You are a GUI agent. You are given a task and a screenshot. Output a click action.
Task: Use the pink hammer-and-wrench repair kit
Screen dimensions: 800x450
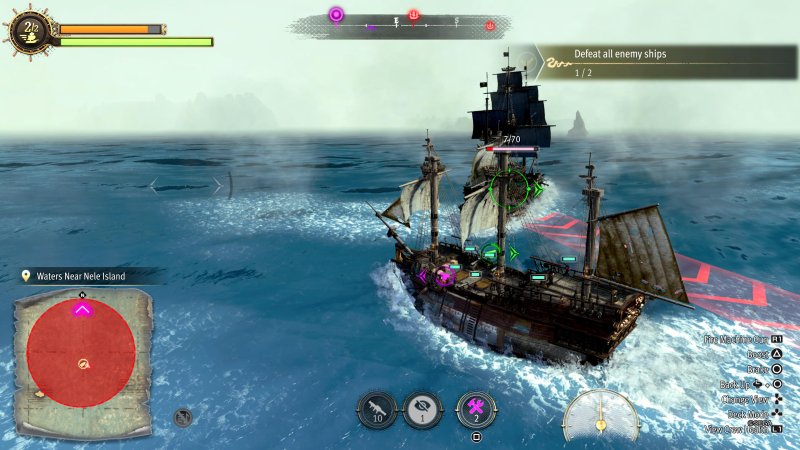476,410
